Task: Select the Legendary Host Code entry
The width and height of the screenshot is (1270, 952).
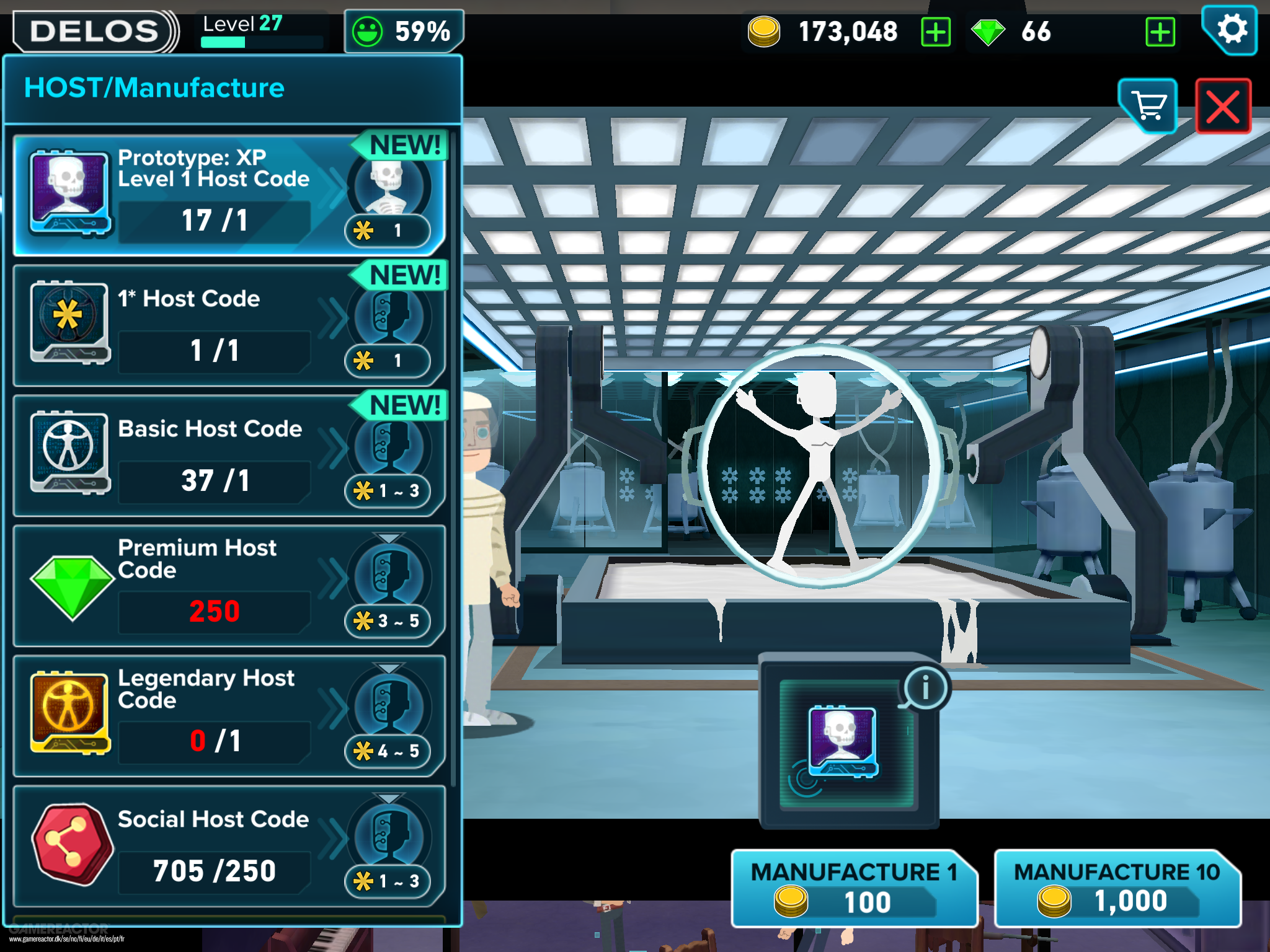Action: pos(228,716)
